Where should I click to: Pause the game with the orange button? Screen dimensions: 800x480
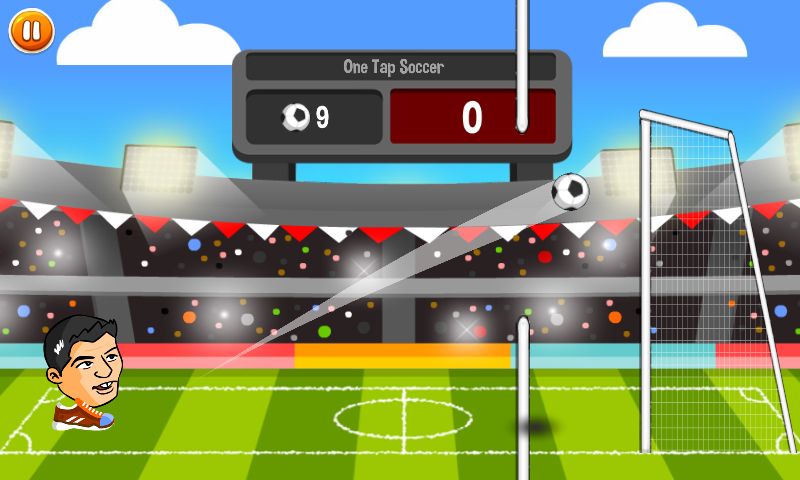(x=31, y=31)
